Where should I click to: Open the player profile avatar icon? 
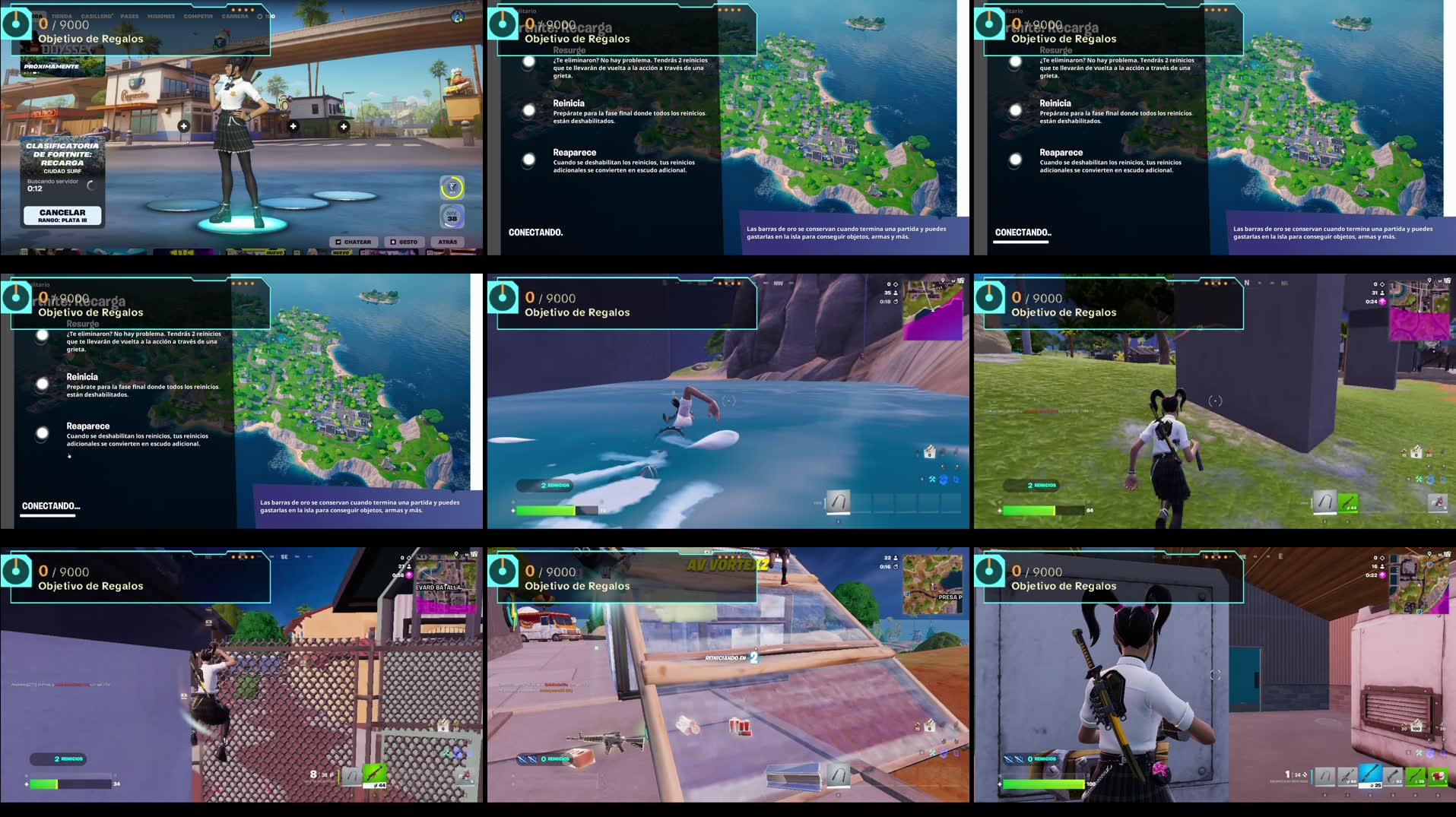click(x=457, y=17)
